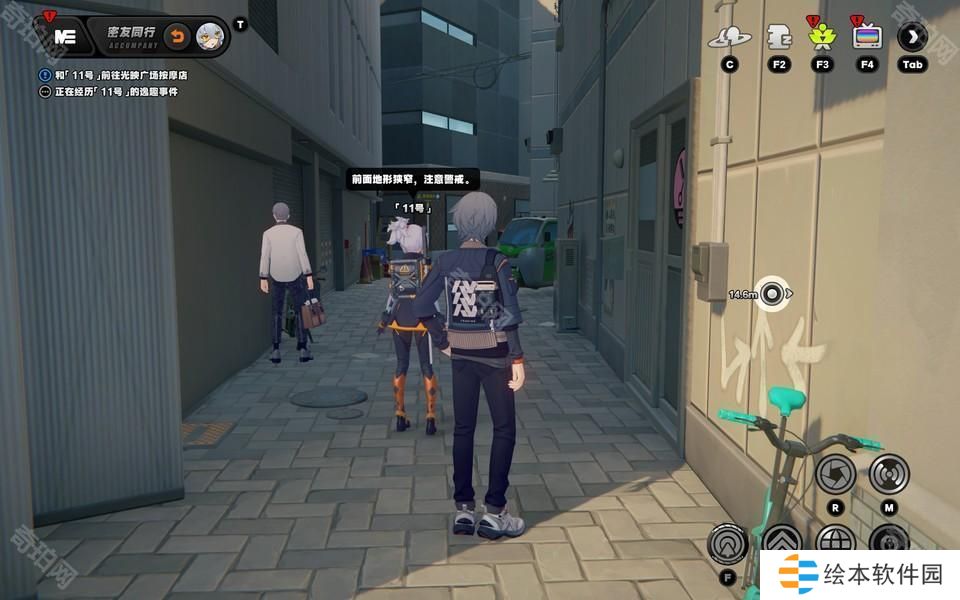
Task: Click the orange return arrow in Accompany bar
Action: [176, 36]
